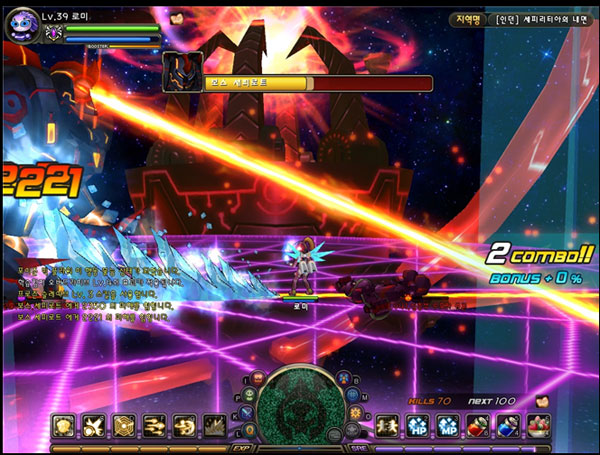This screenshot has height=455, width=600.
Task: Drink the blue potion
Action: point(508,425)
